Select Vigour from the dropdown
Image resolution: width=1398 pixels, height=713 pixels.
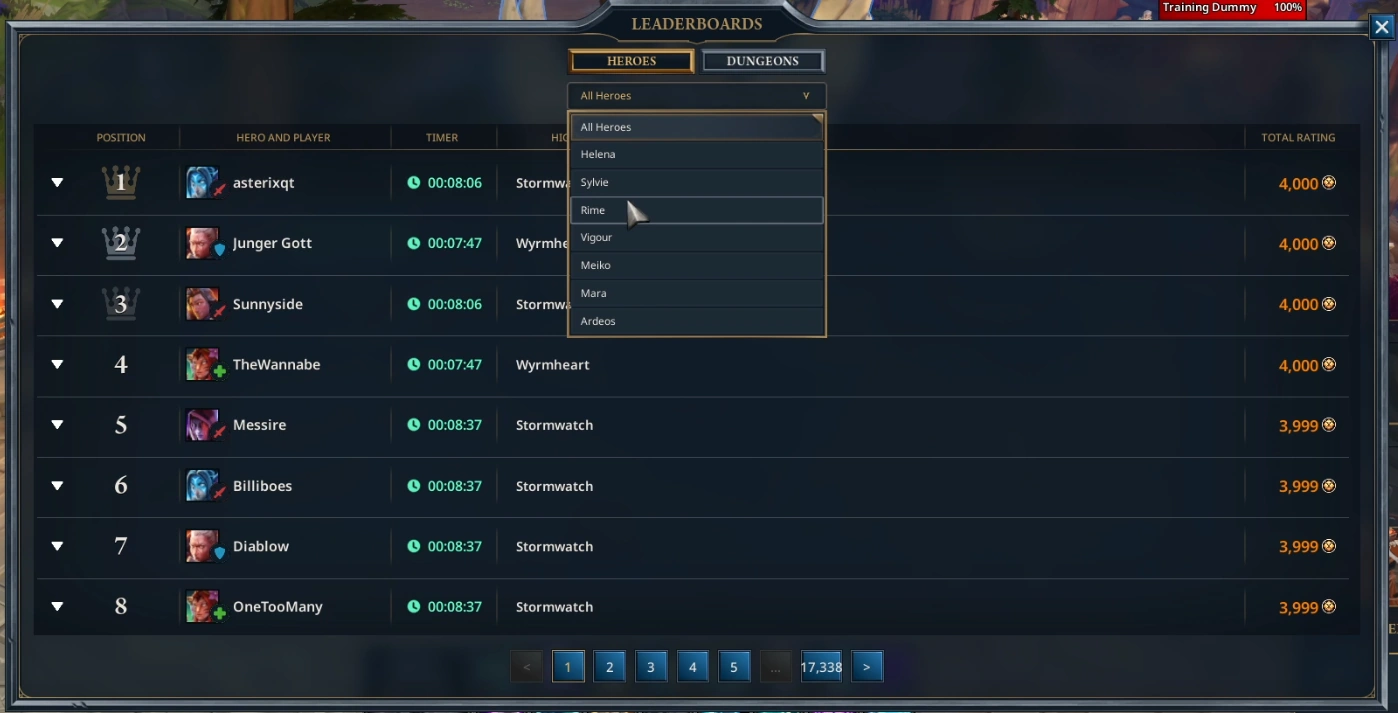tap(696, 237)
